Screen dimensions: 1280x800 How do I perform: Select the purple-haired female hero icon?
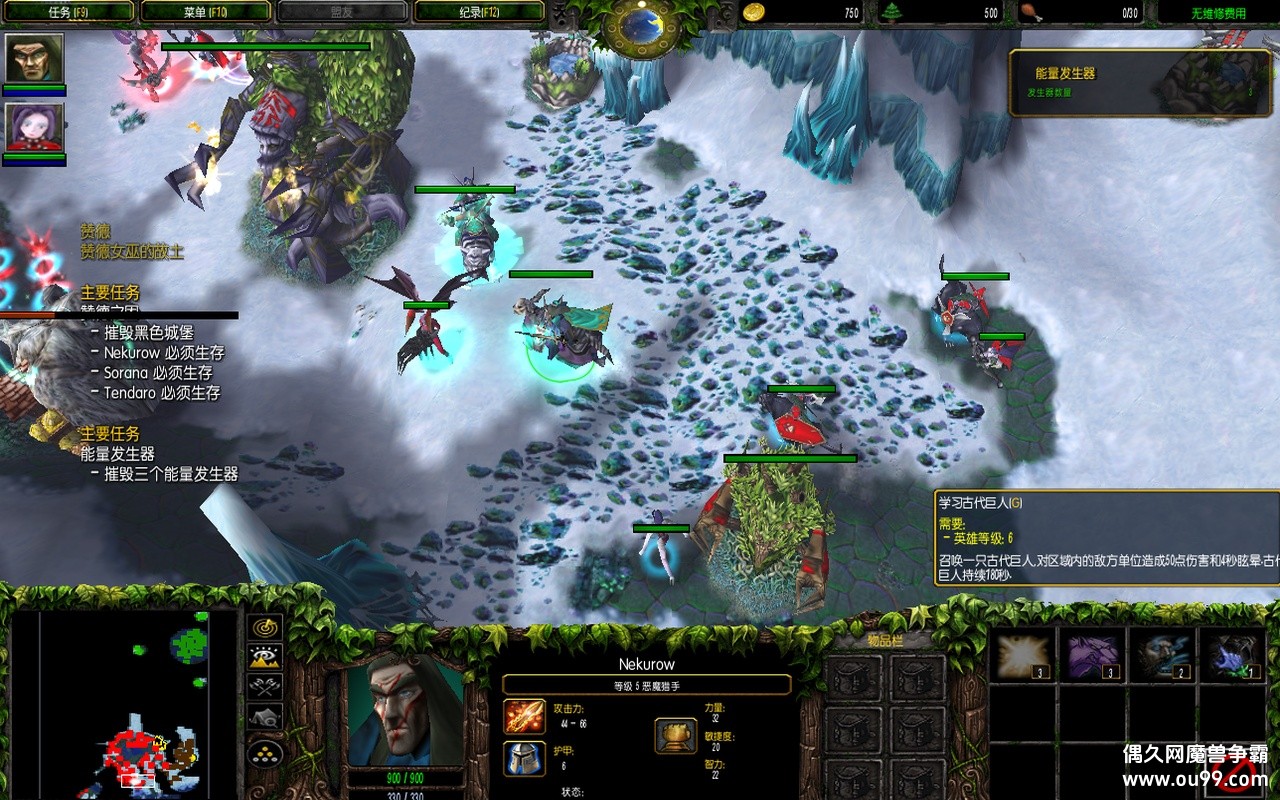point(34,128)
